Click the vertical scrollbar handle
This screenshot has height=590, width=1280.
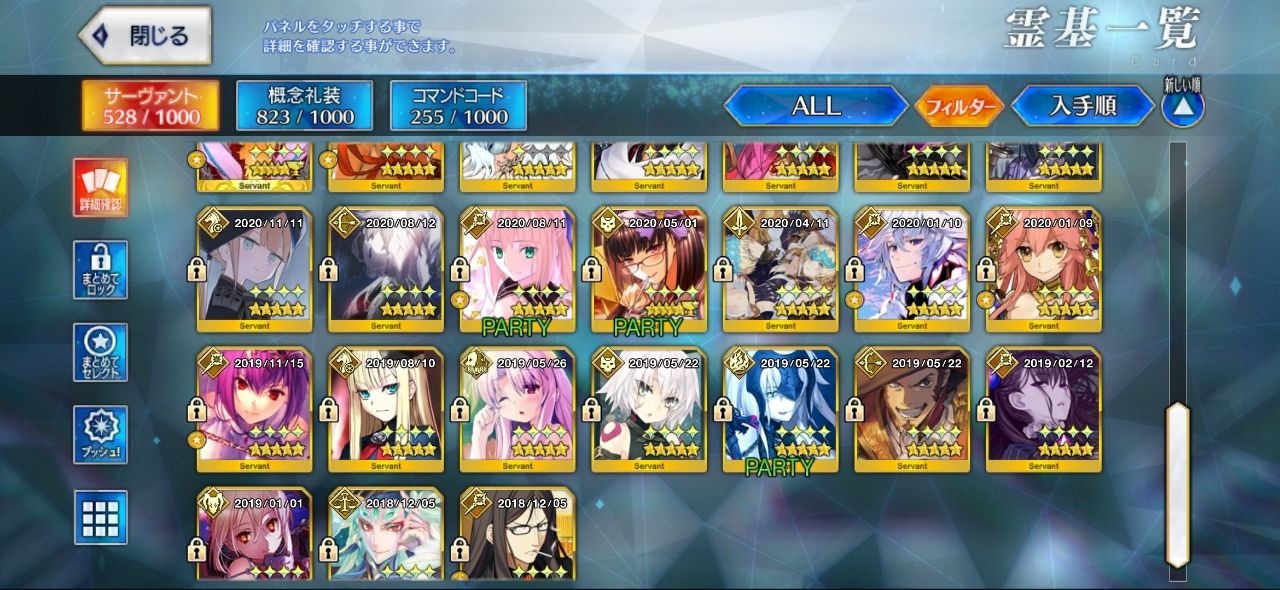tap(1178, 484)
